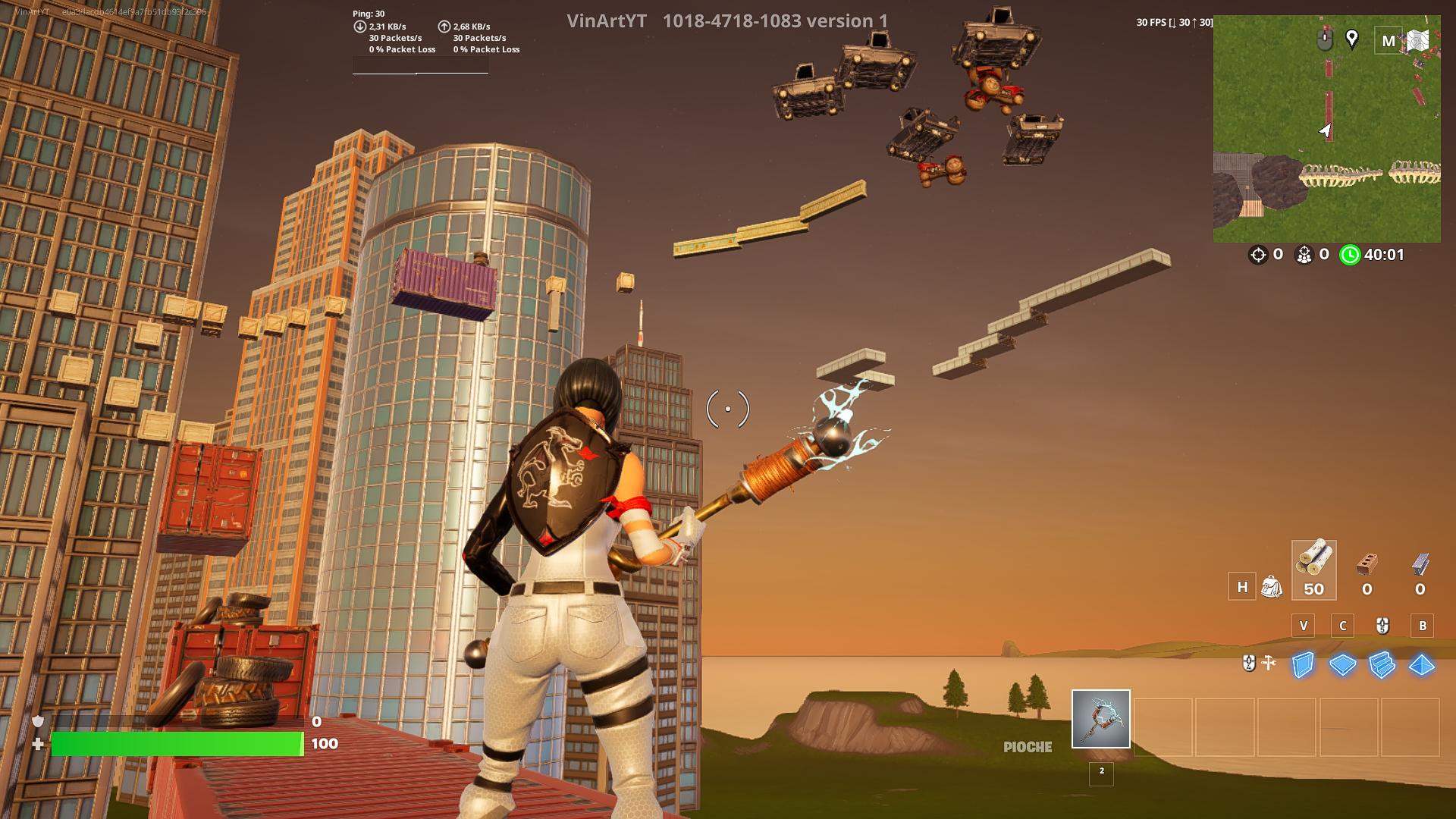Click the V keybind box under the materials
The height and width of the screenshot is (819, 1456).
[x=1303, y=626]
